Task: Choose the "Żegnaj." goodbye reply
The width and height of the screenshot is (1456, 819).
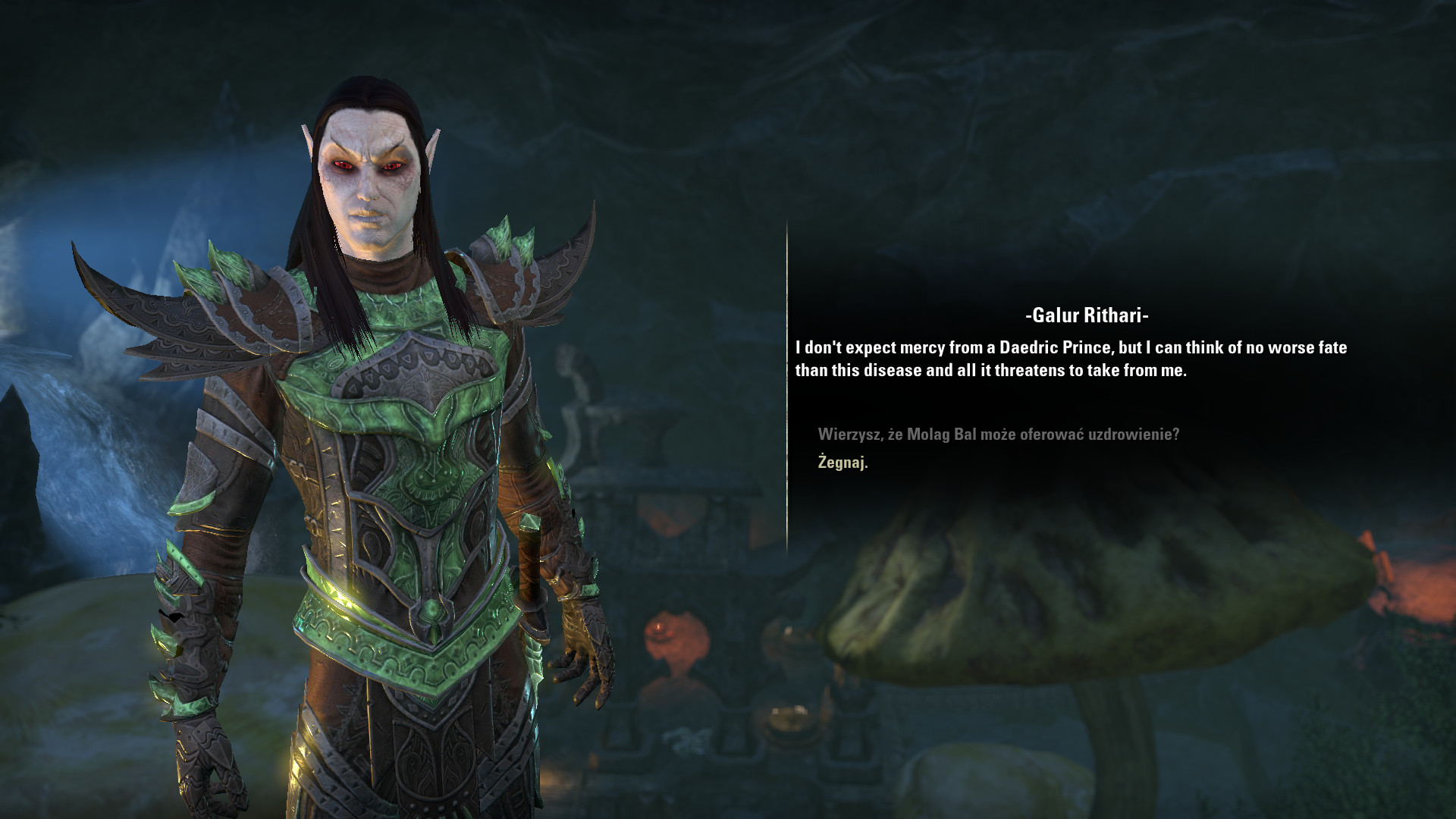Action: (x=843, y=462)
